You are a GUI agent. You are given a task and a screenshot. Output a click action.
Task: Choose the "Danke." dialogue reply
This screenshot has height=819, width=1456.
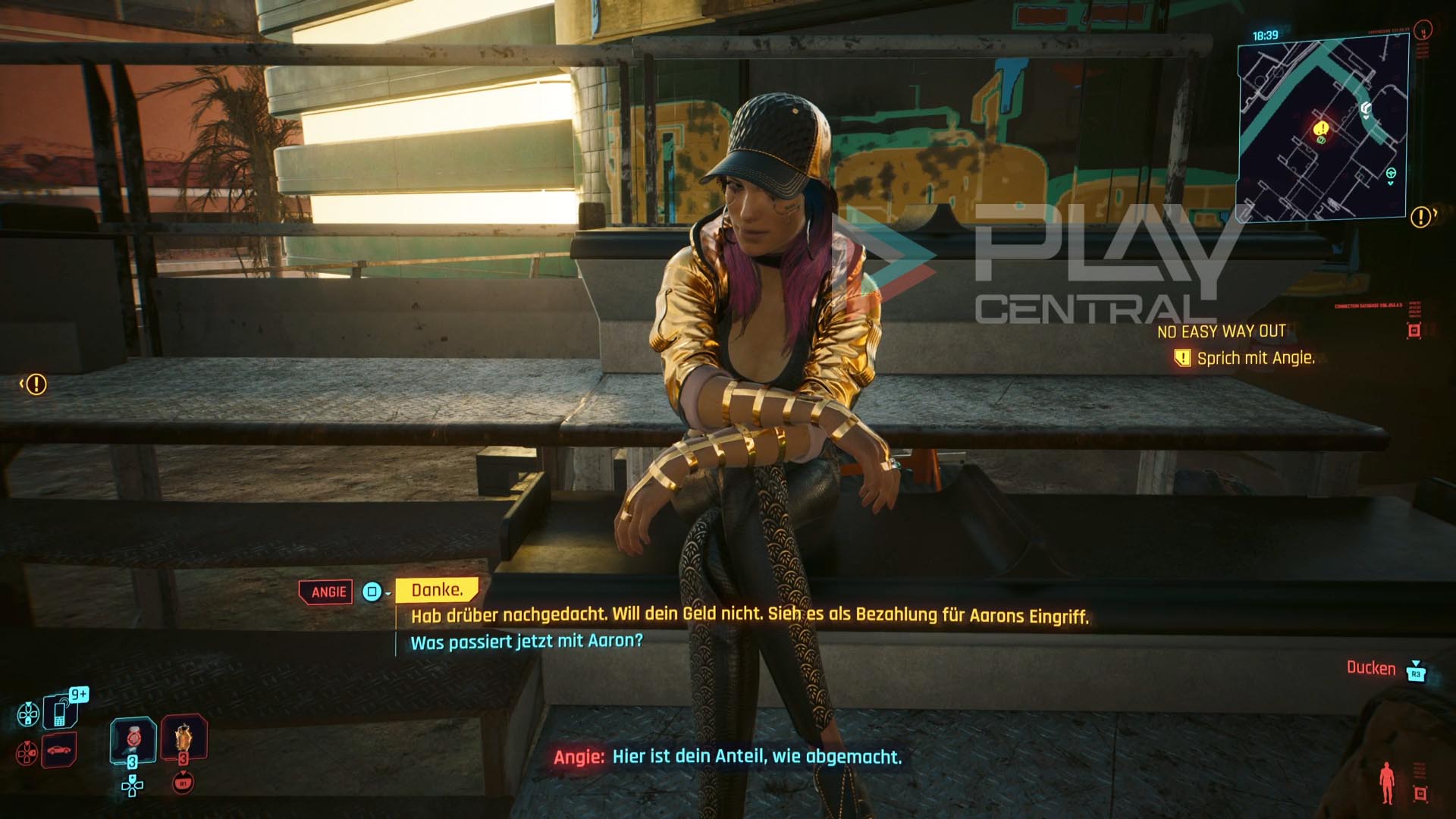click(x=437, y=590)
